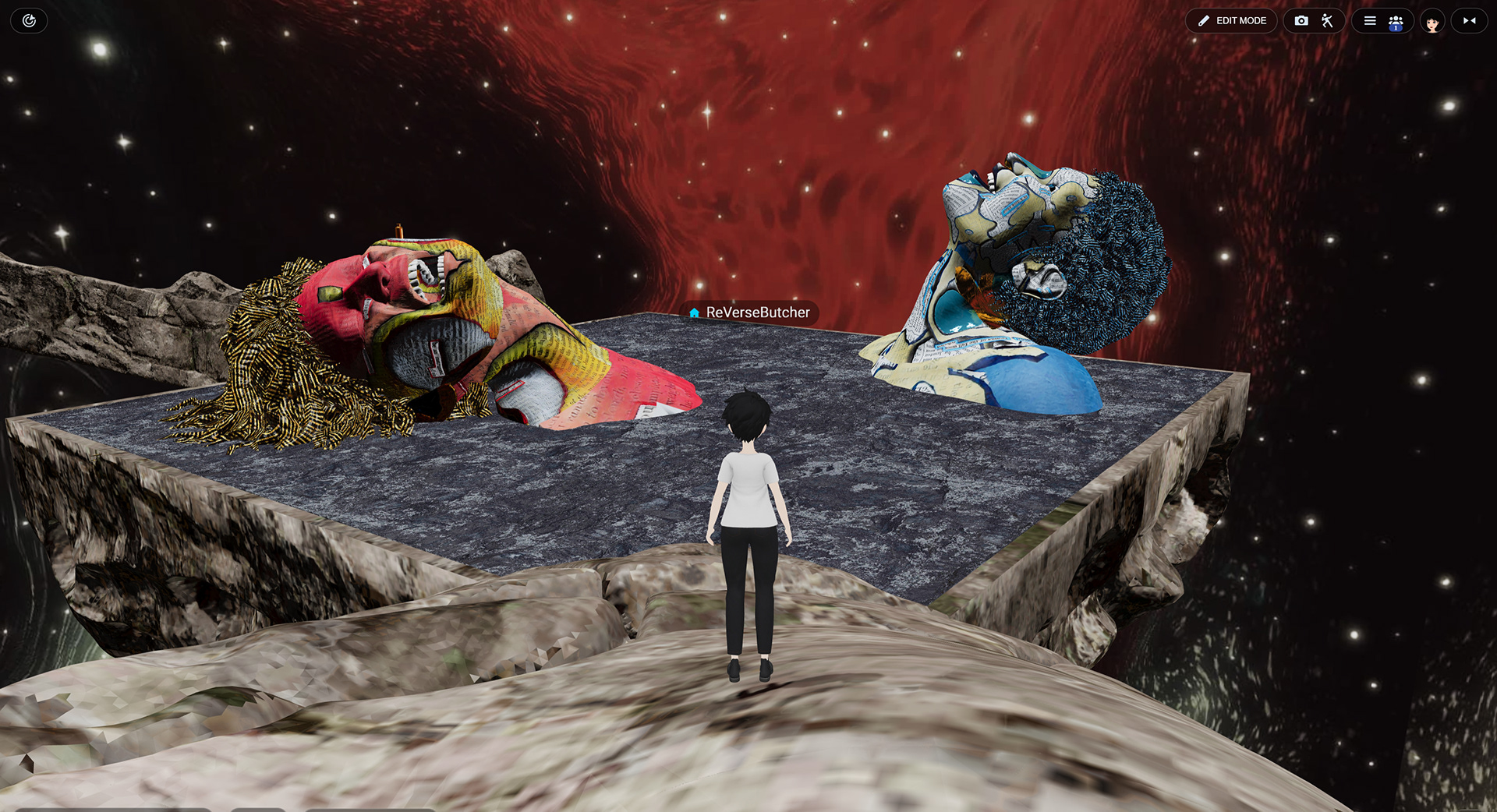Click the return-to-spawn icon top left
The image size is (1497, 812).
(x=29, y=20)
